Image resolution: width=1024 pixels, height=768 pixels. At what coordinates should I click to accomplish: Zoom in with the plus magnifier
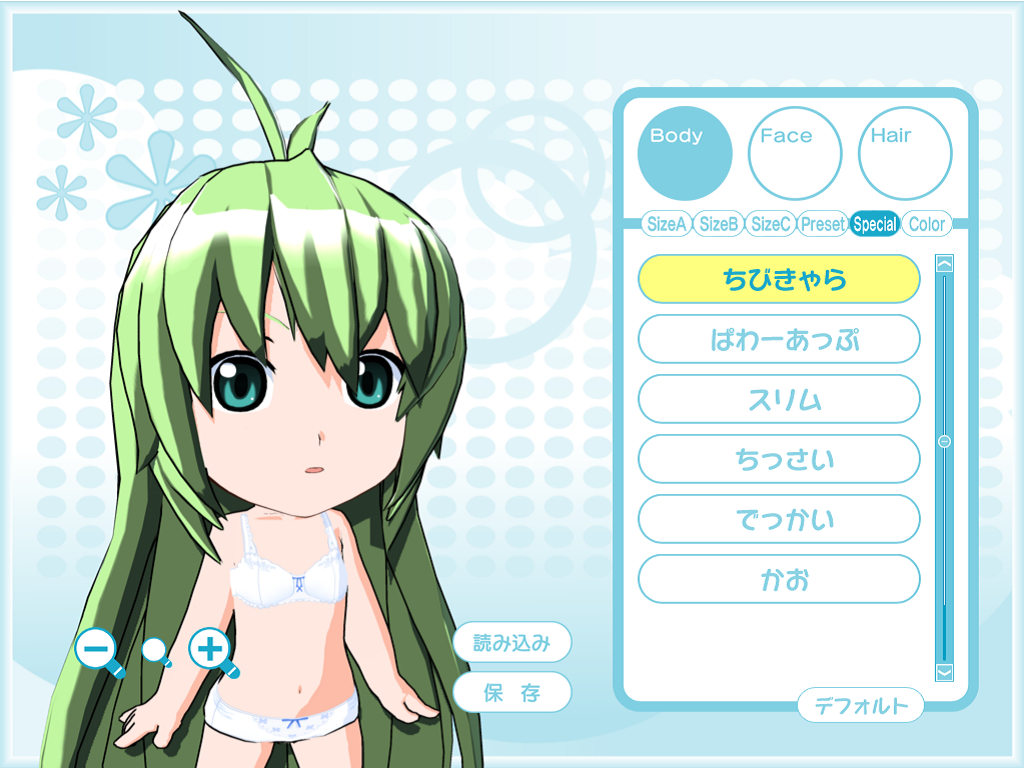[x=210, y=650]
